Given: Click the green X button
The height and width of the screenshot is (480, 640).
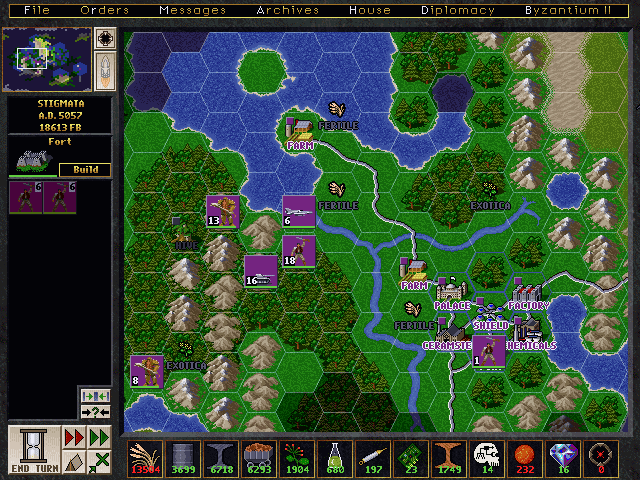Looking at the screenshot, I should point(99,461).
